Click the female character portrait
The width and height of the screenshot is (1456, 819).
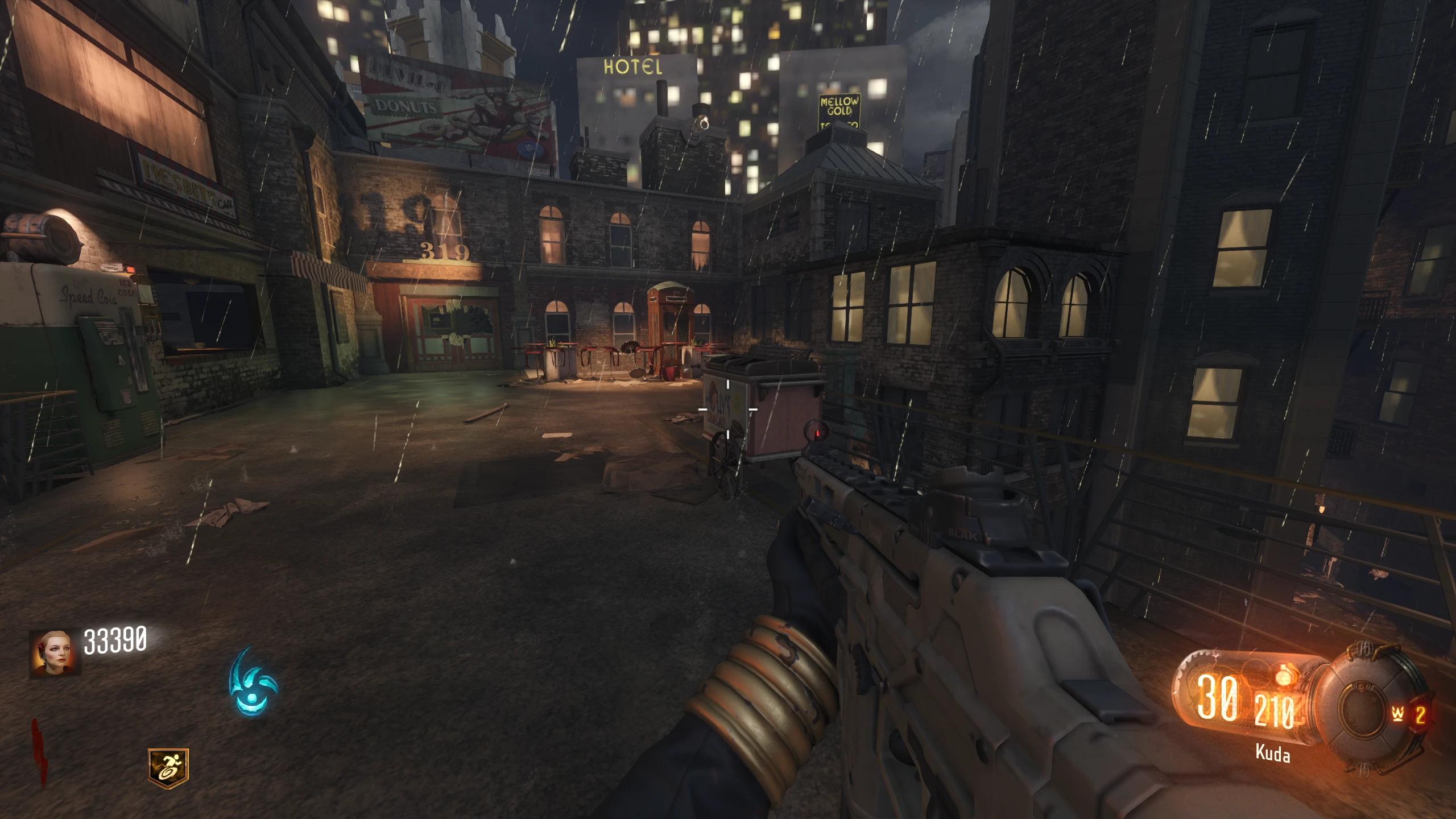click(x=54, y=653)
